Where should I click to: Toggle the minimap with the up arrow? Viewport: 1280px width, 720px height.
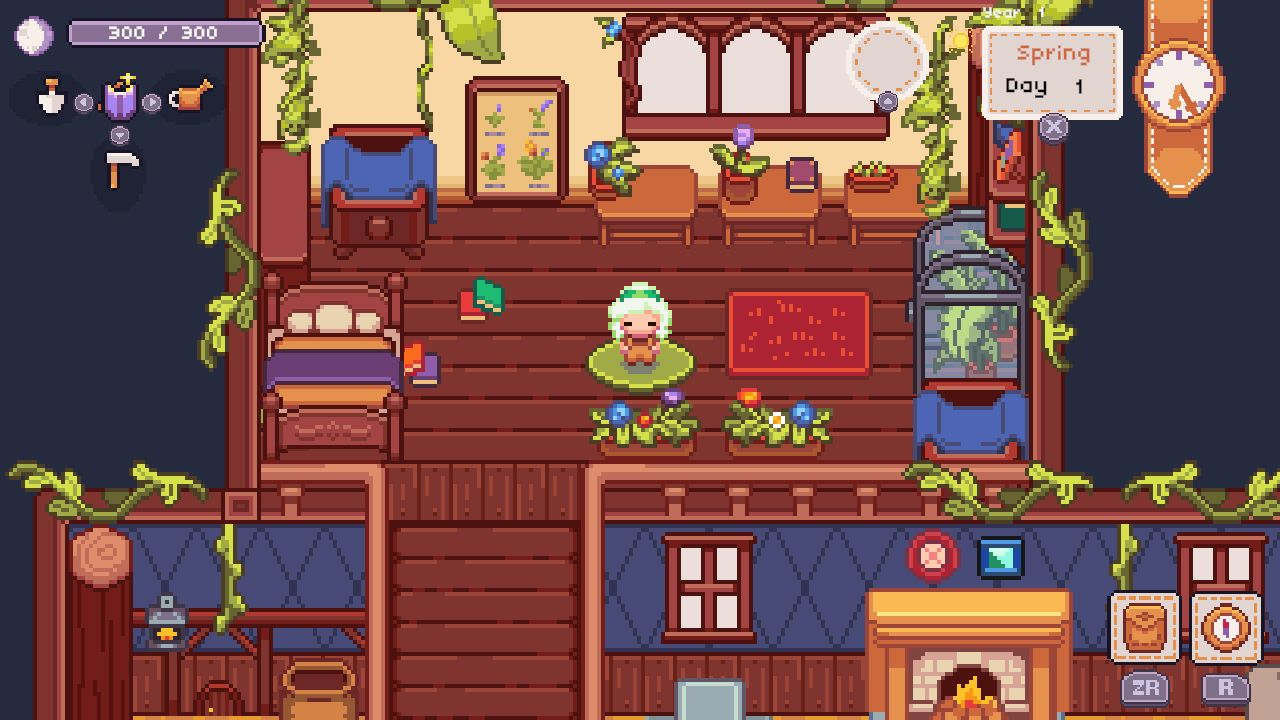pos(887,100)
